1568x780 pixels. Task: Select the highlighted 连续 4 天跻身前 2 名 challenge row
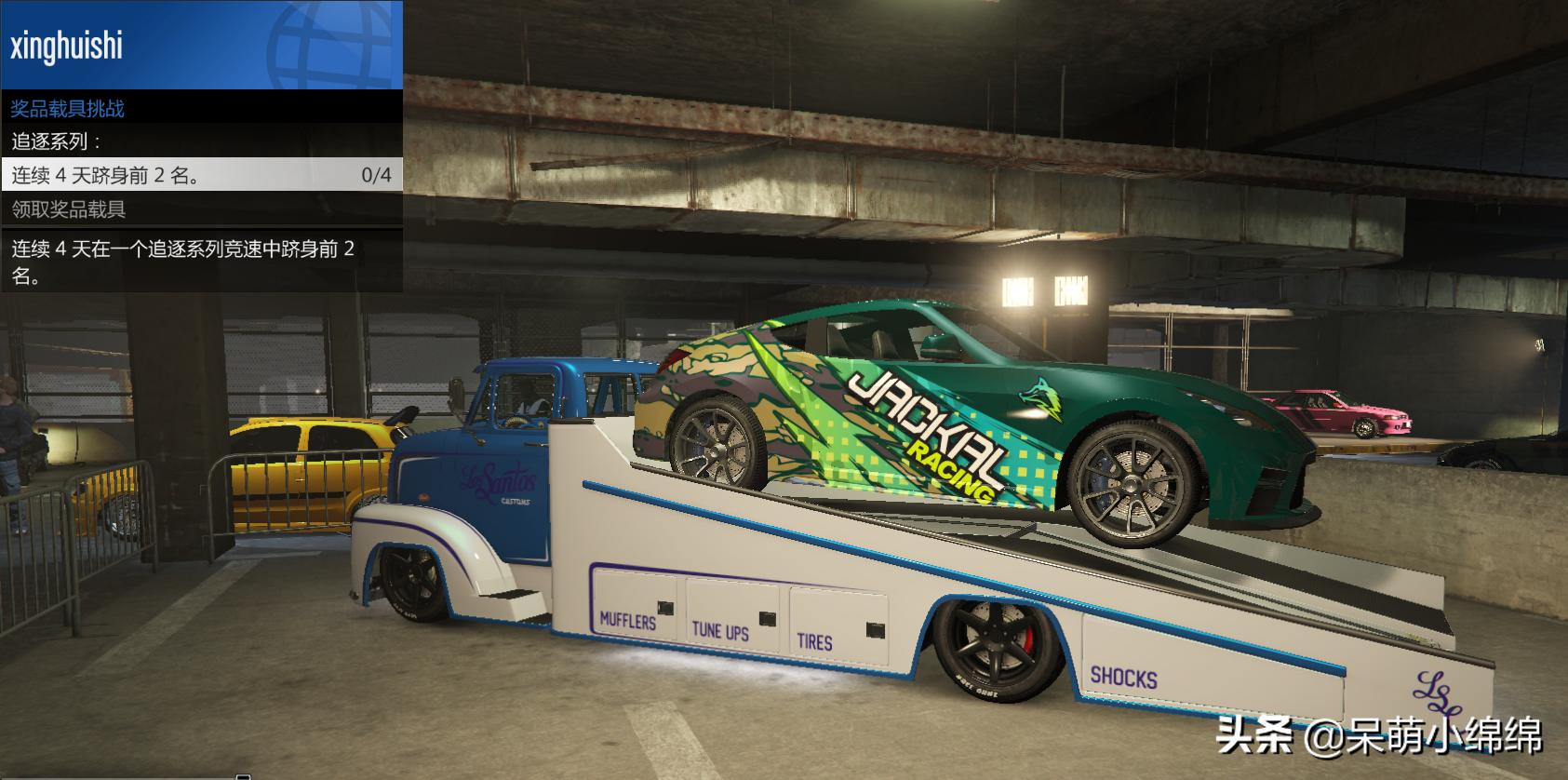click(x=102, y=174)
